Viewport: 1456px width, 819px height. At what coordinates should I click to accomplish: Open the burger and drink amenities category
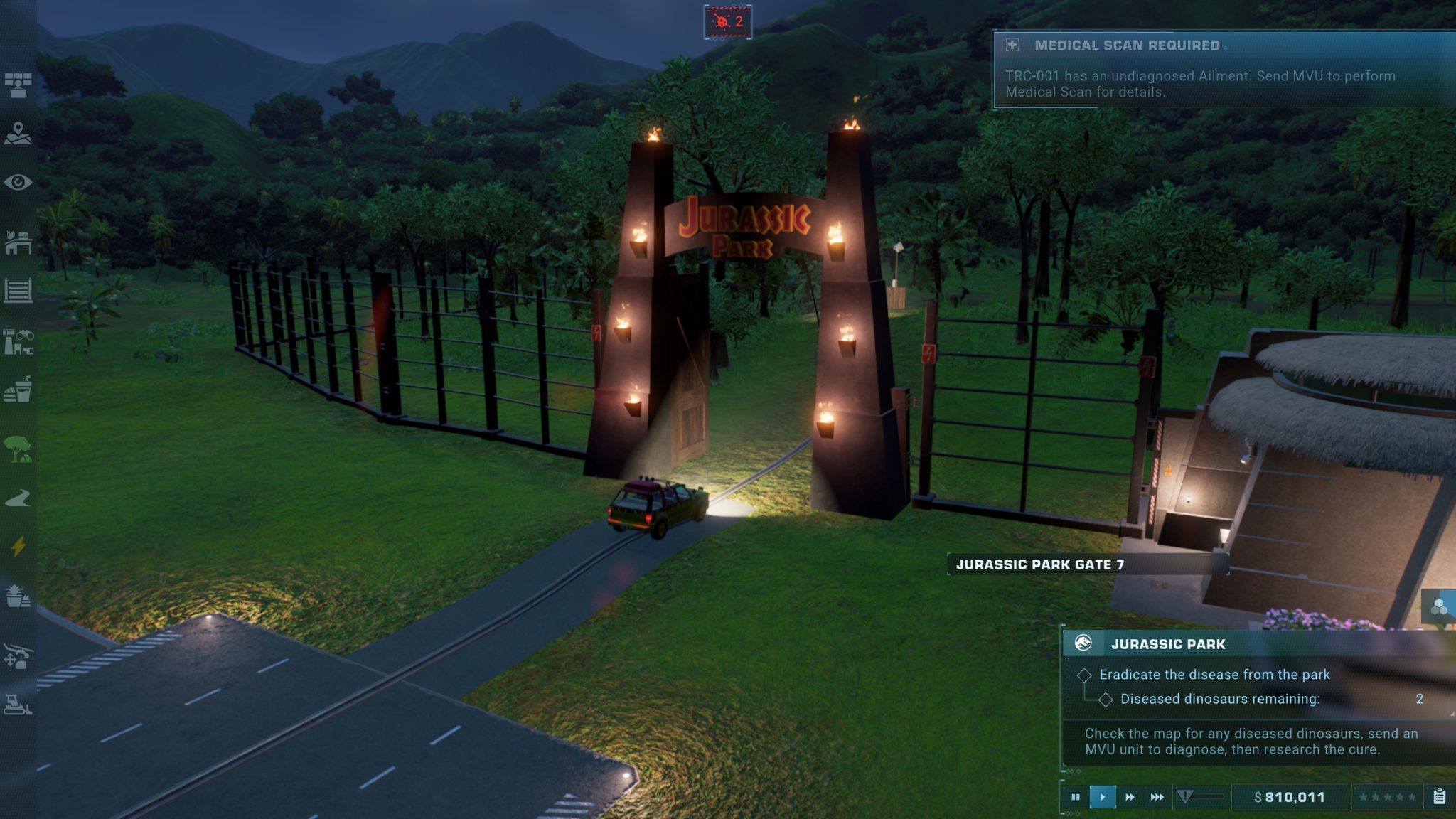click(18, 390)
